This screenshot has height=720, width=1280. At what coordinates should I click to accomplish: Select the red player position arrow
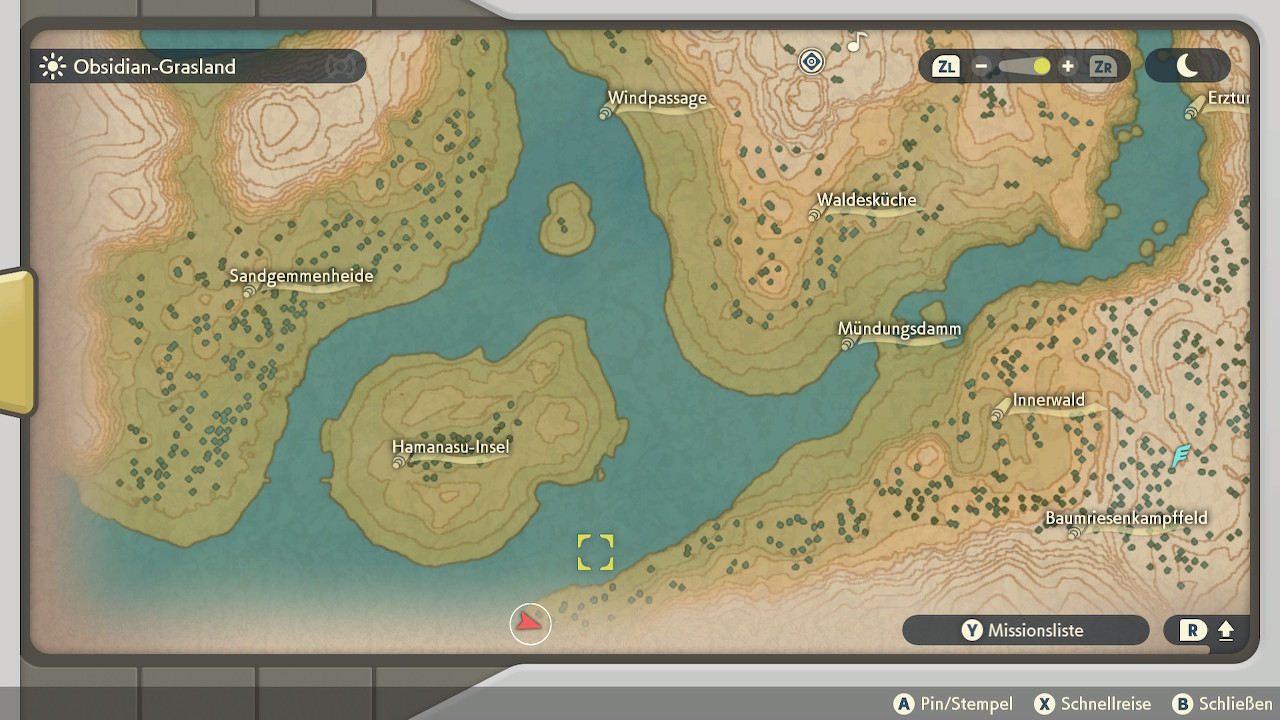pos(530,624)
